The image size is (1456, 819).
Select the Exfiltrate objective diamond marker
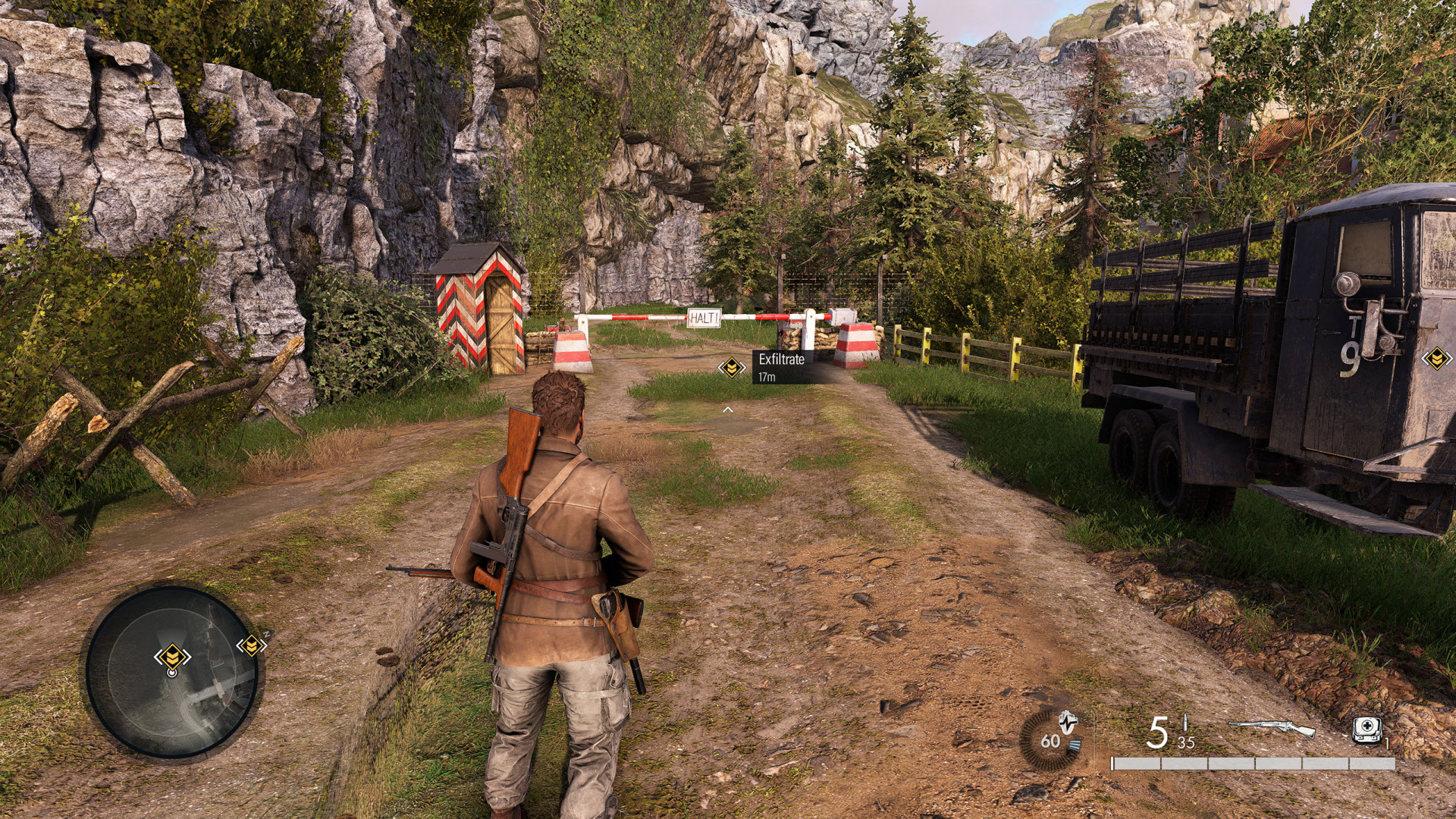click(732, 368)
